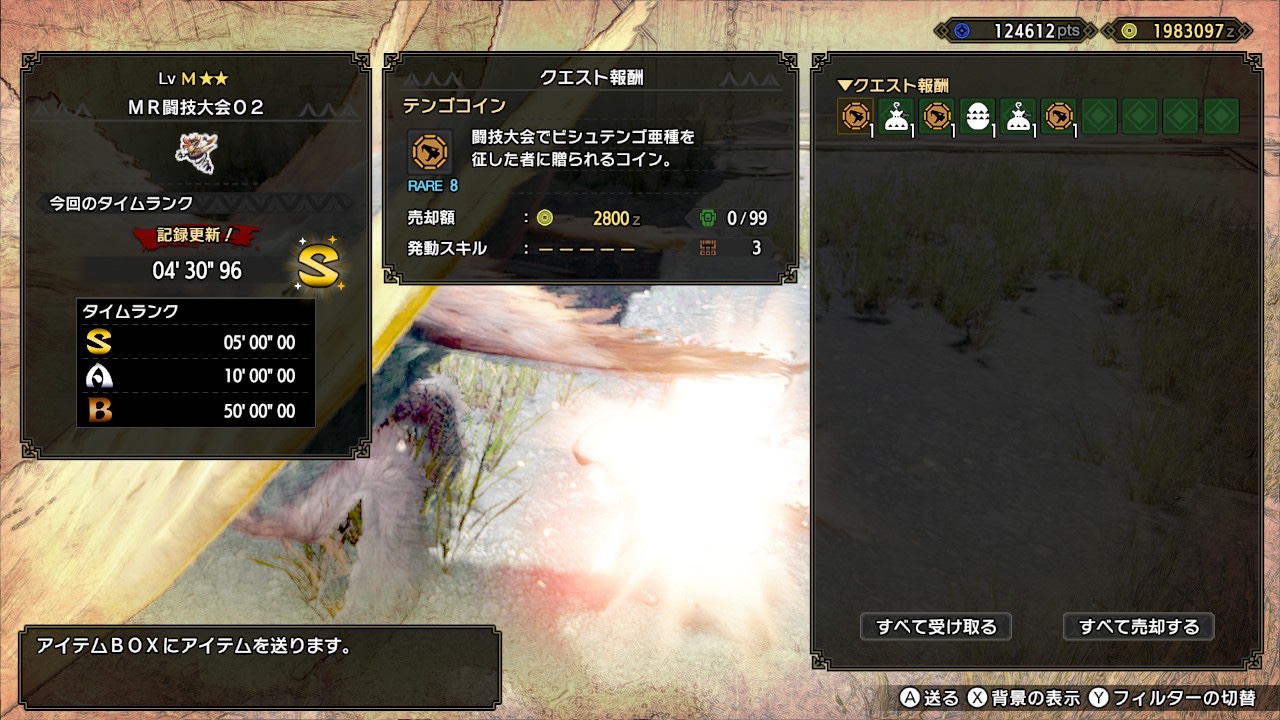
Task: Choose すべて売却する to sell all rewards
Action: click(x=1138, y=627)
